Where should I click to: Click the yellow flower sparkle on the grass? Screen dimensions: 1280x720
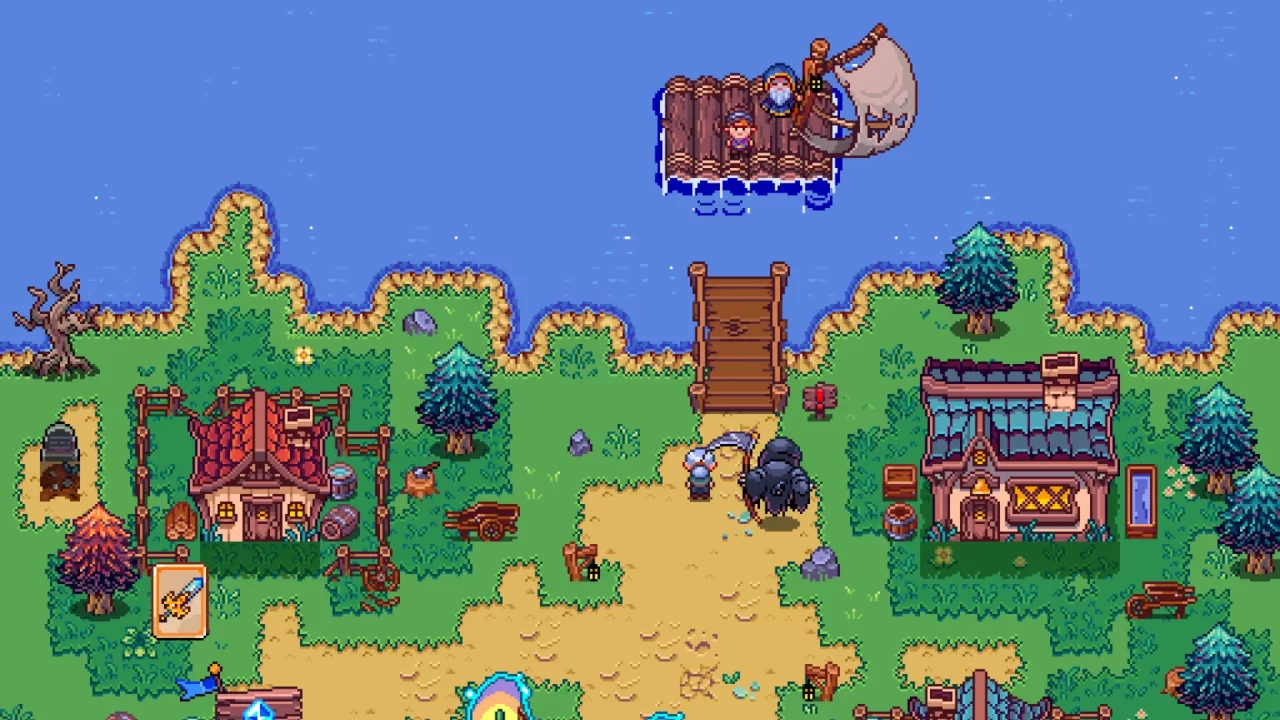(303, 355)
